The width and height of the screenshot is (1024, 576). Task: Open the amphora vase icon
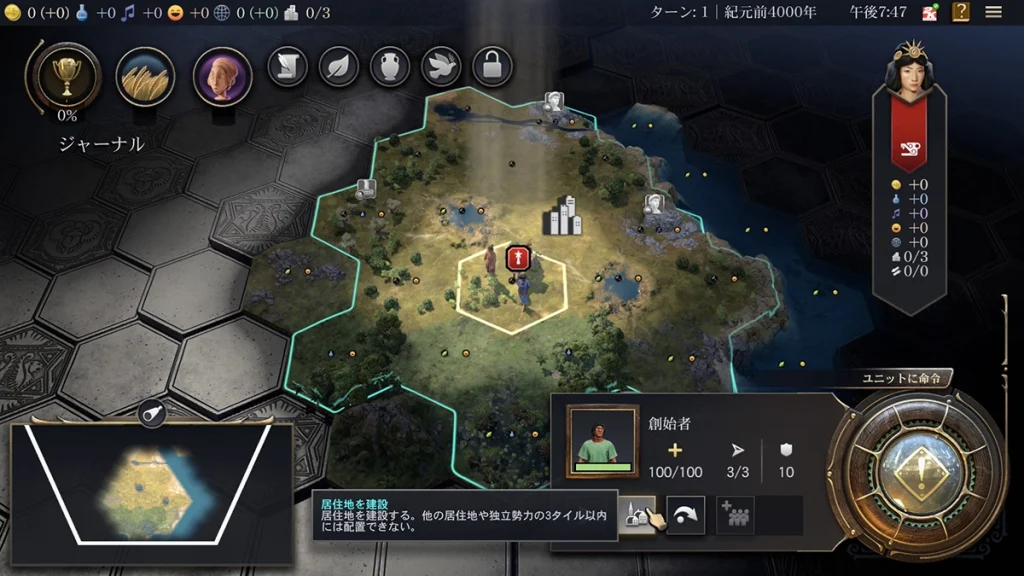390,67
